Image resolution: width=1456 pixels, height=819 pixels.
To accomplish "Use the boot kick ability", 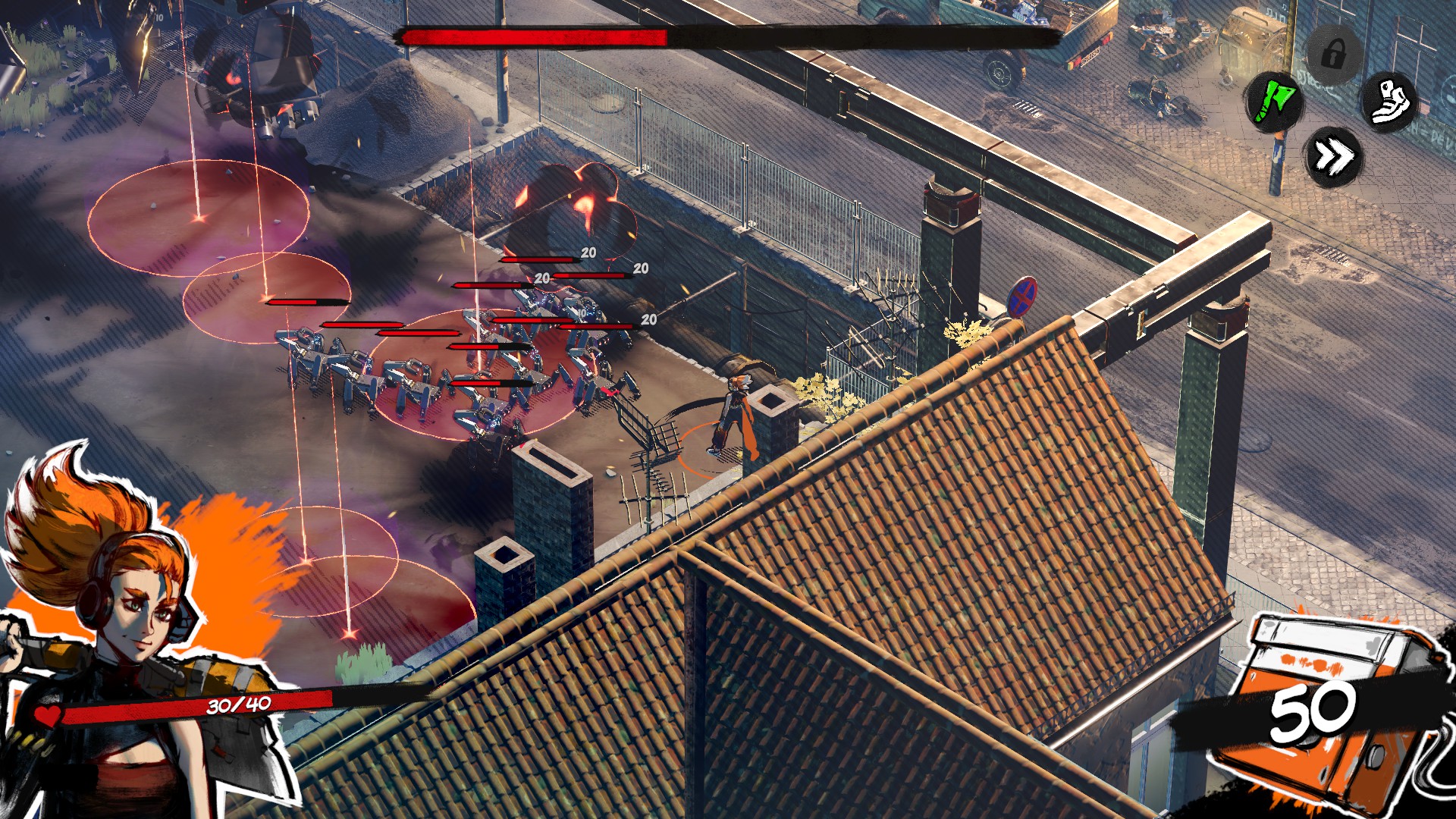I will click(1389, 99).
